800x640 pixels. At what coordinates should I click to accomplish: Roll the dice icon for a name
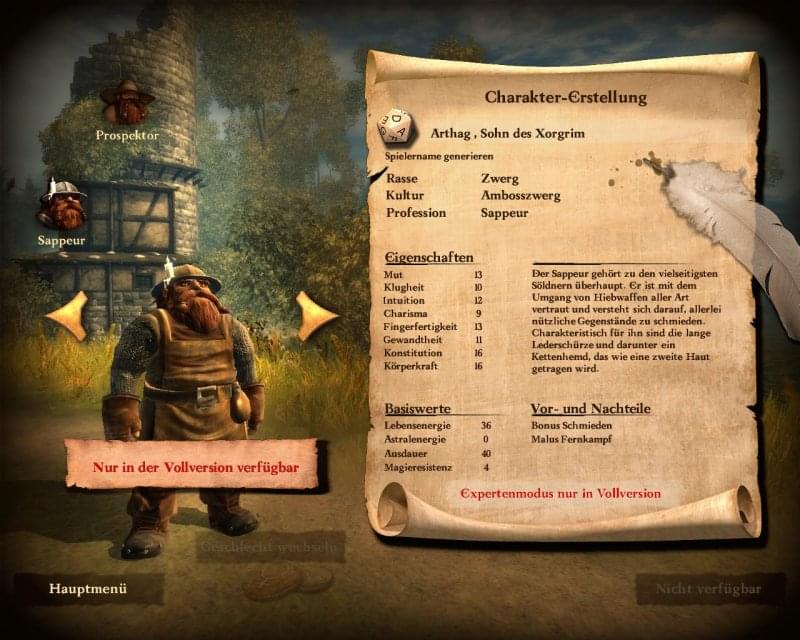[398, 128]
